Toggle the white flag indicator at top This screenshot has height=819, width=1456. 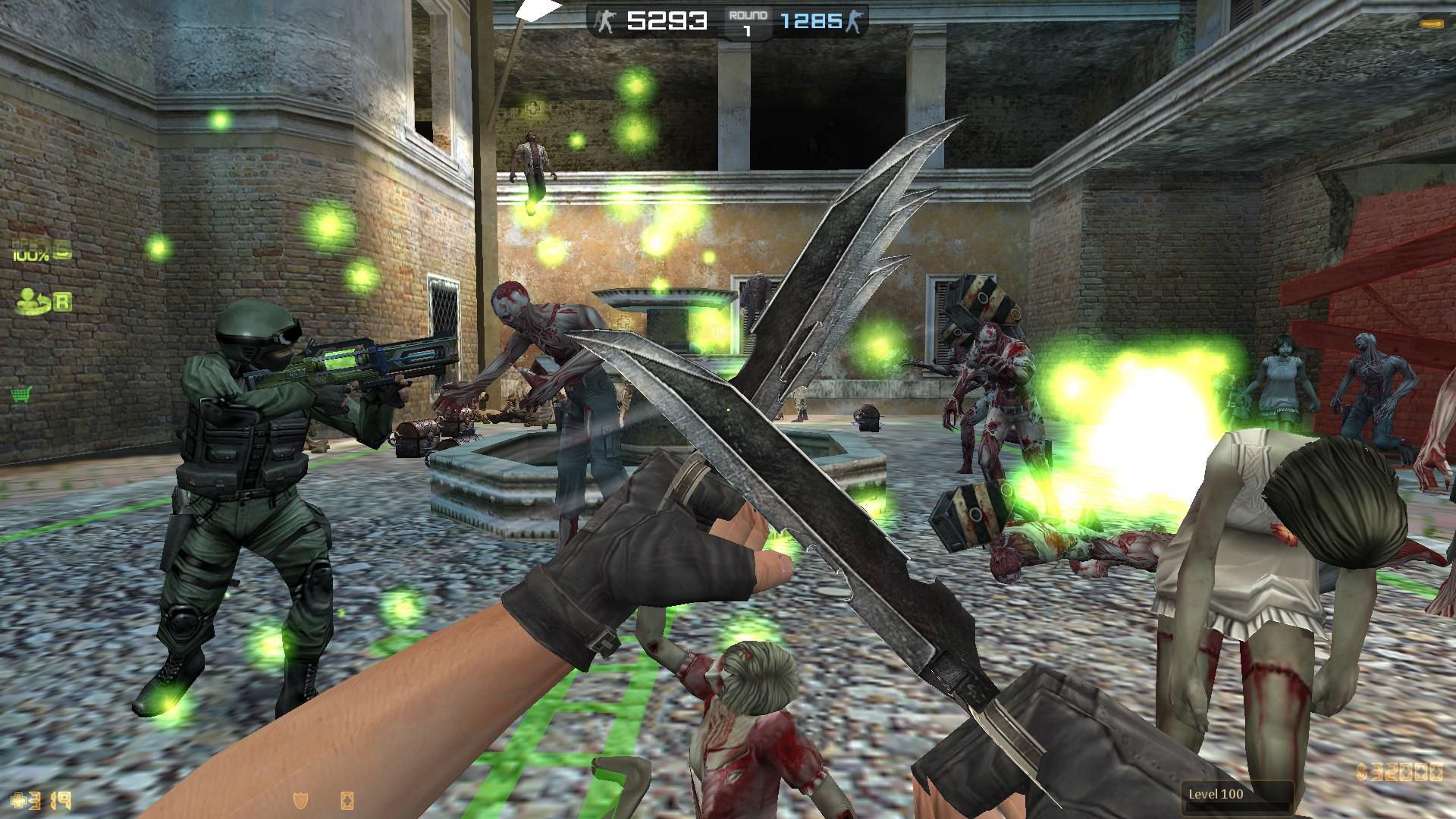(537, 12)
